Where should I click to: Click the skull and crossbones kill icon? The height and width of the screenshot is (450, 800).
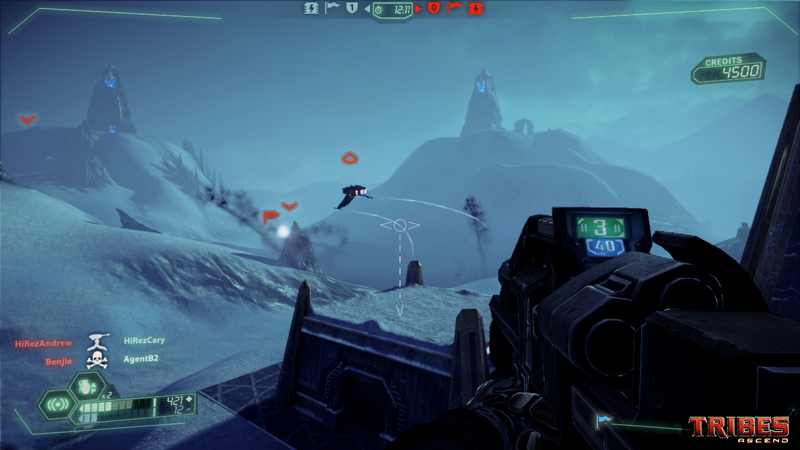click(x=97, y=360)
